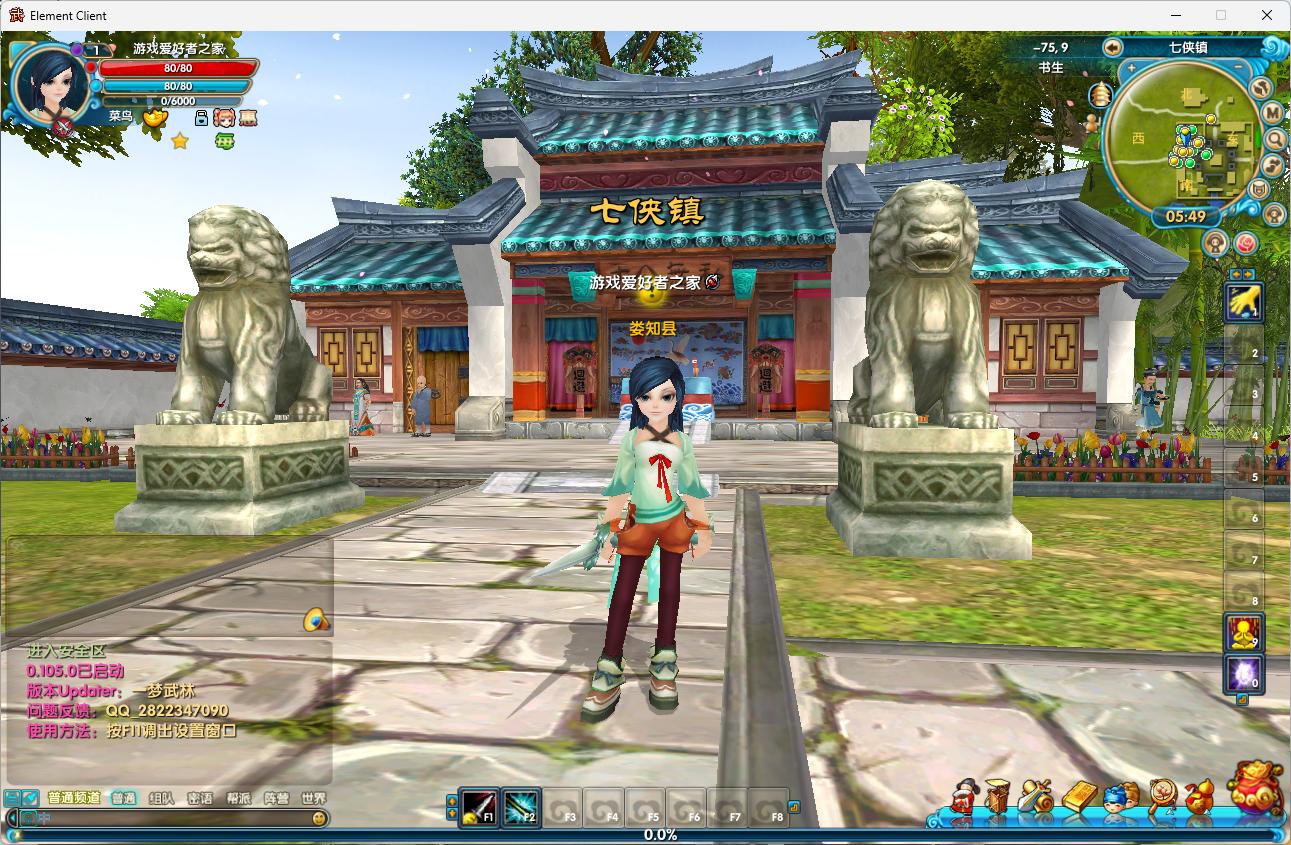Zoom in the minimap with the plus button

click(x=1131, y=68)
